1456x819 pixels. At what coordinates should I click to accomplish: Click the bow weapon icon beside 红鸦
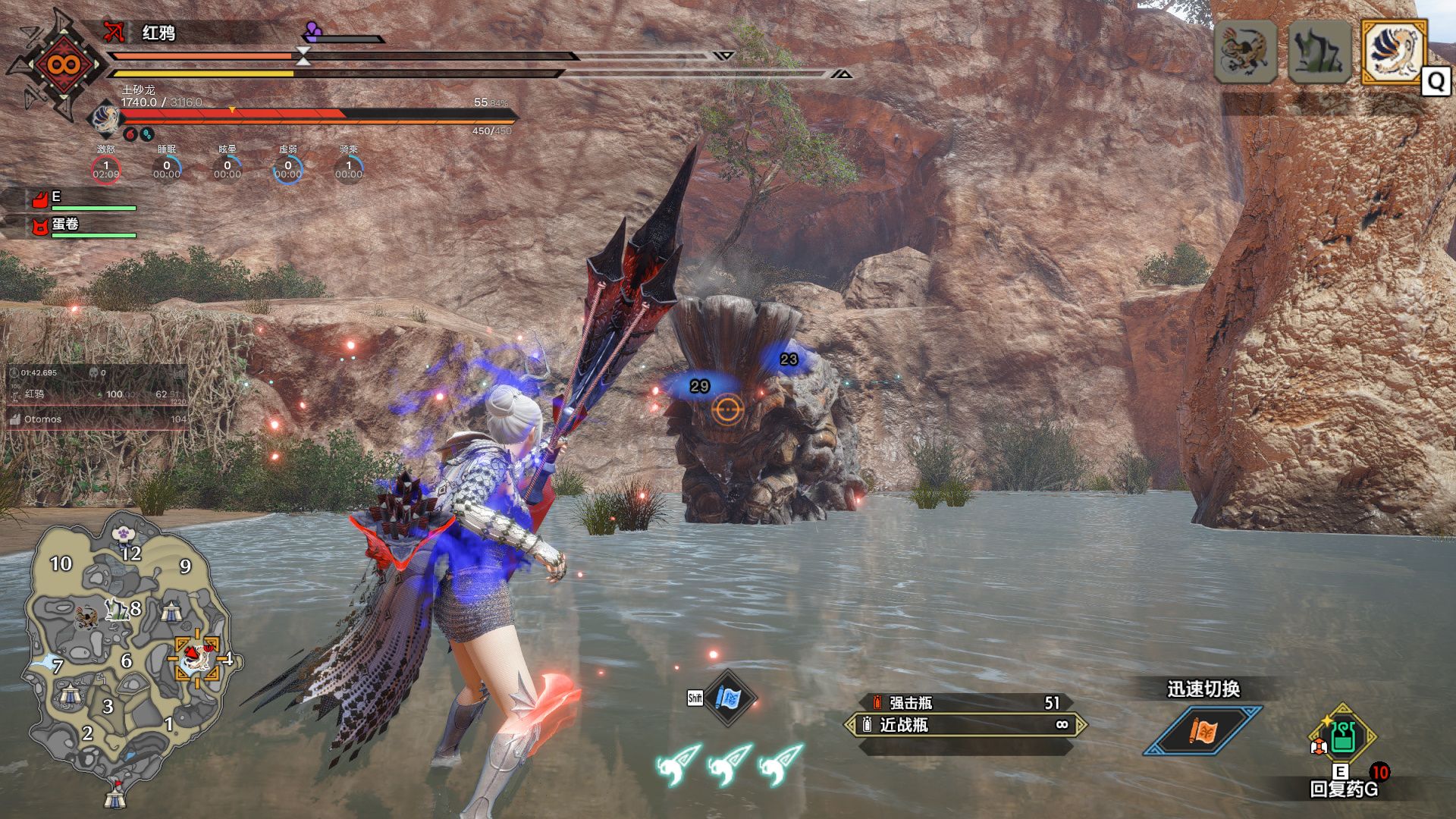pyautogui.click(x=114, y=32)
